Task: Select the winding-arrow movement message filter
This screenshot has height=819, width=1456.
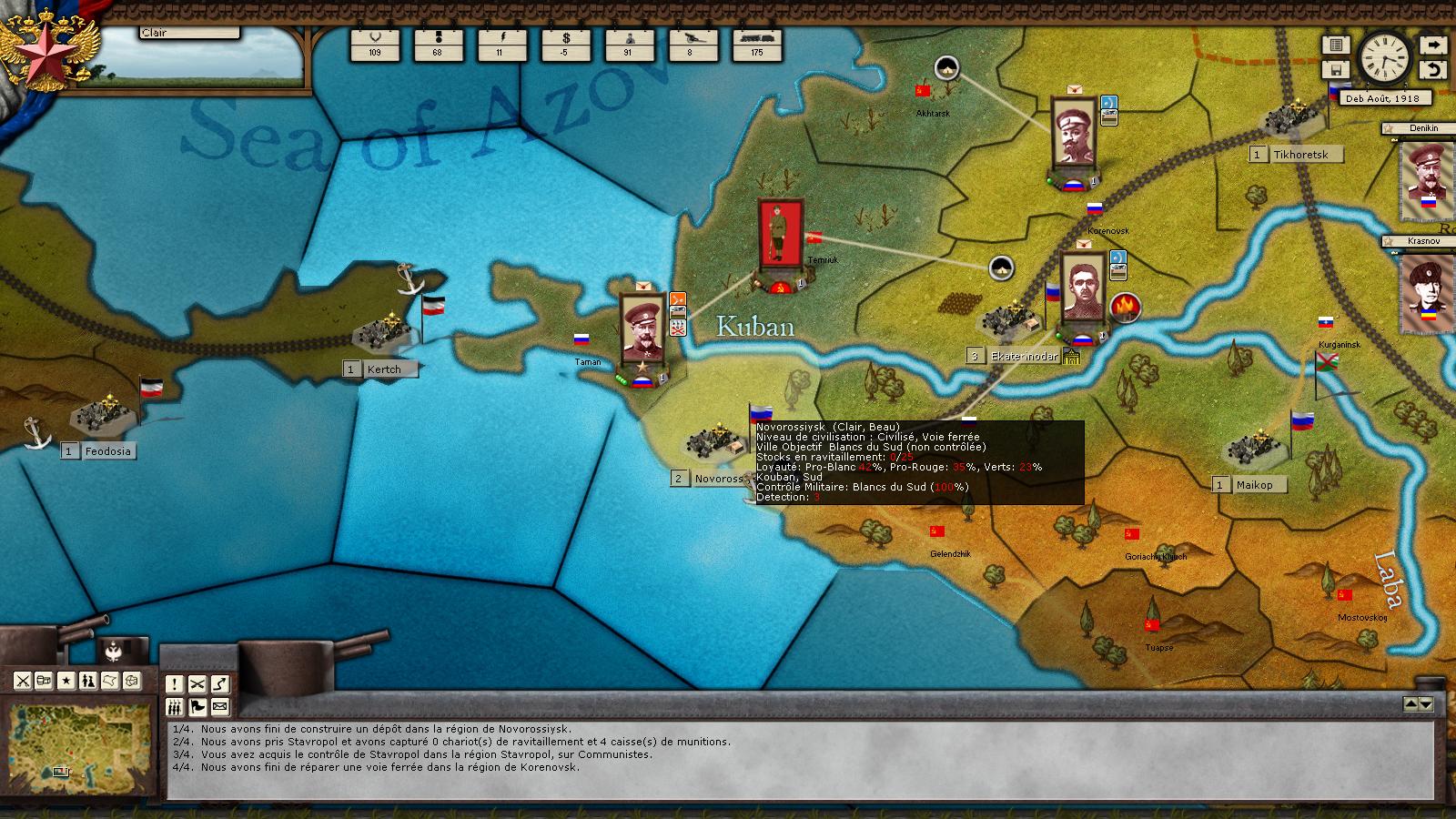Action: point(220,684)
